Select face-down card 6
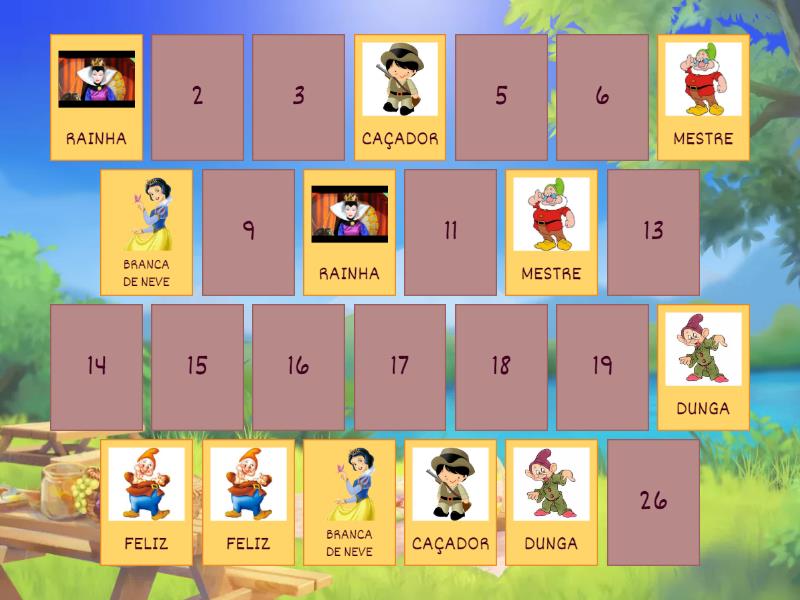 pyautogui.click(x=602, y=97)
